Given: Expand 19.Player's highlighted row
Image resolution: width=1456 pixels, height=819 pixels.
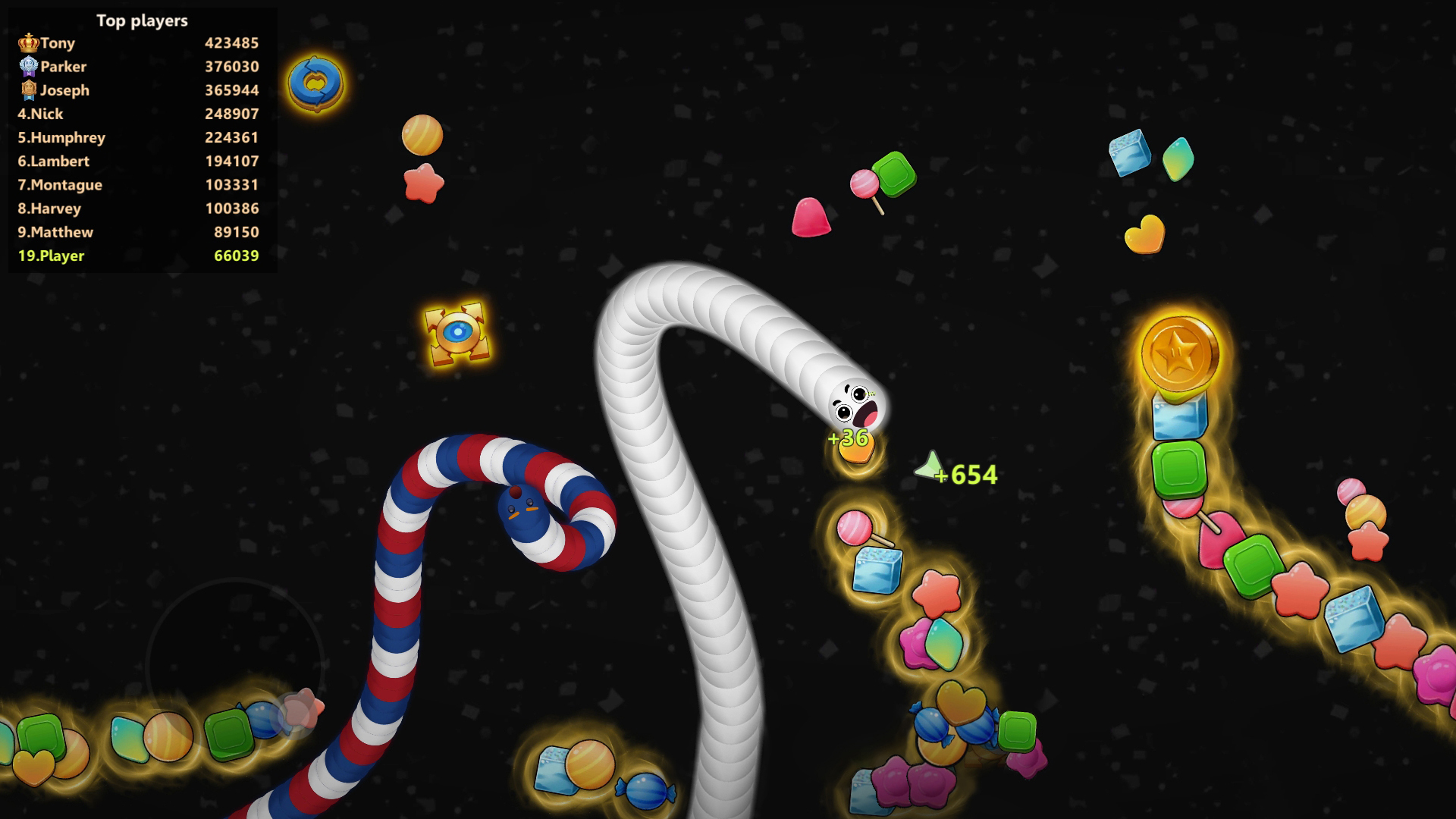Looking at the screenshot, I should point(140,256).
